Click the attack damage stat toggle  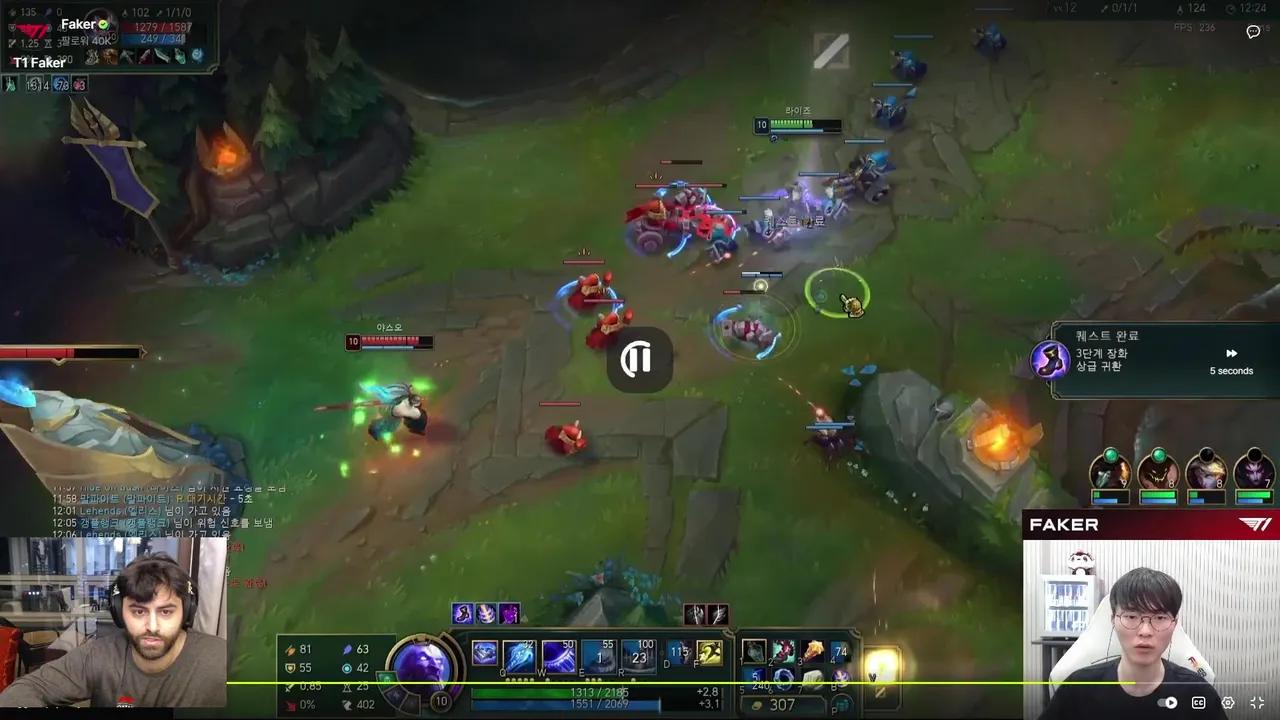[x=288, y=650]
